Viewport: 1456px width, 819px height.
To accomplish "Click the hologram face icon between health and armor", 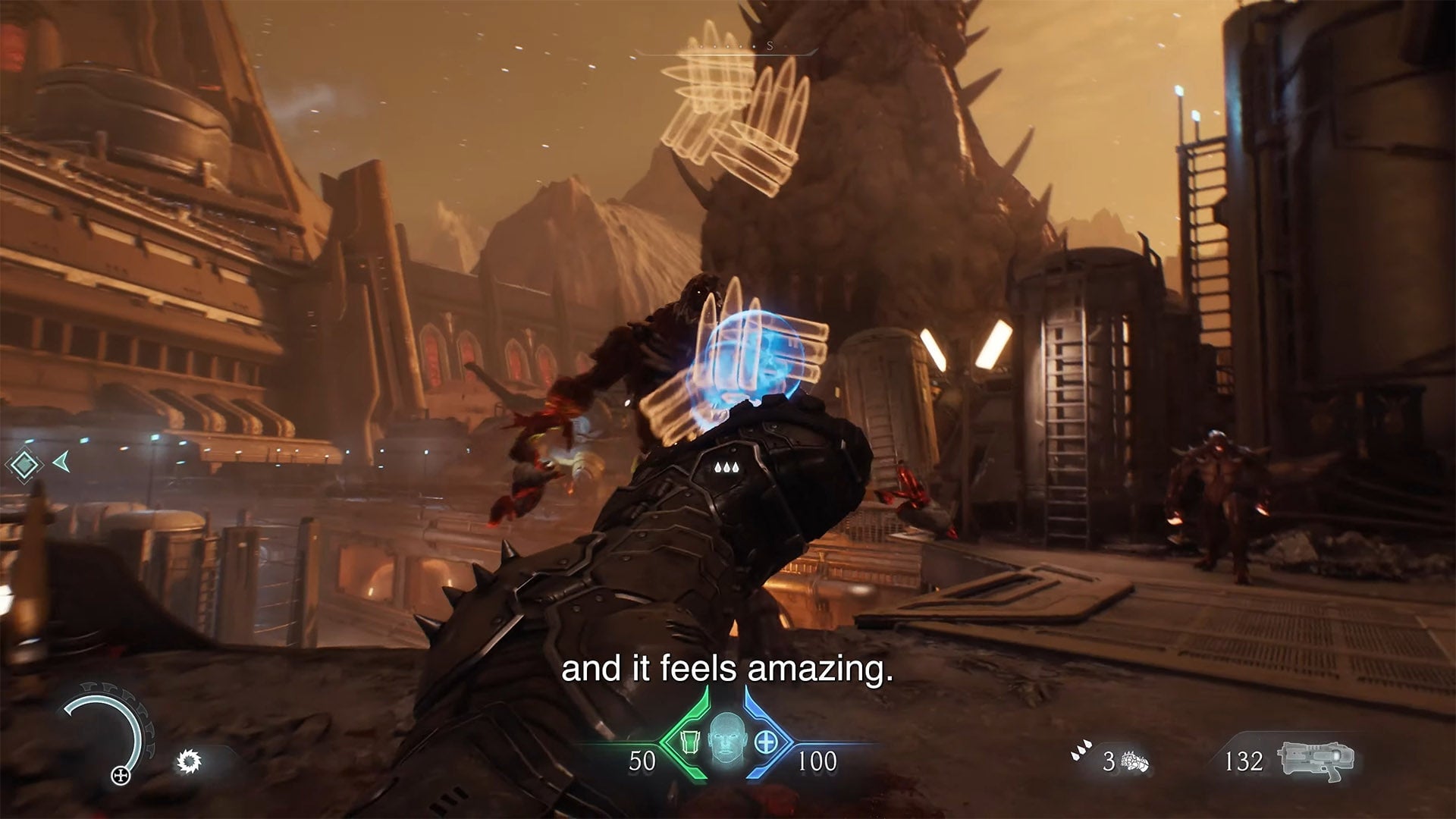I will tap(726, 742).
